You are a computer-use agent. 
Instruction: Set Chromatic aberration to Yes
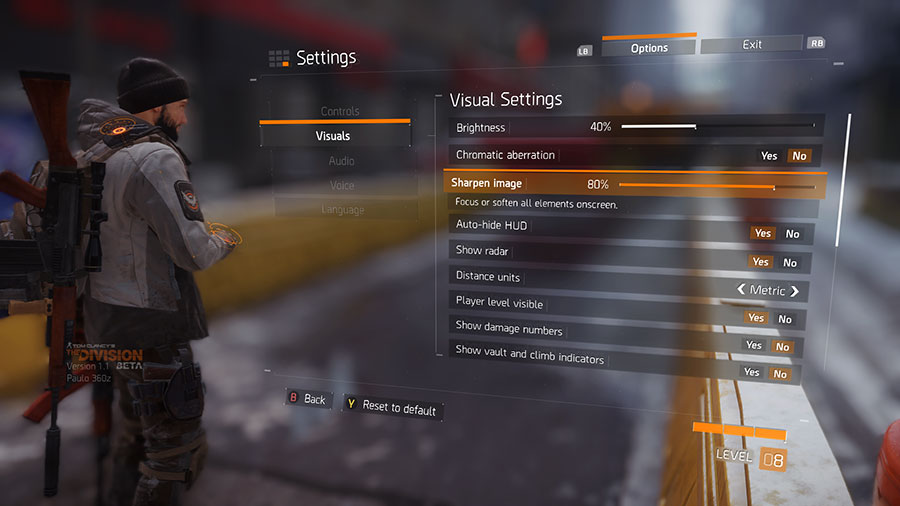pyautogui.click(x=769, y=156)
